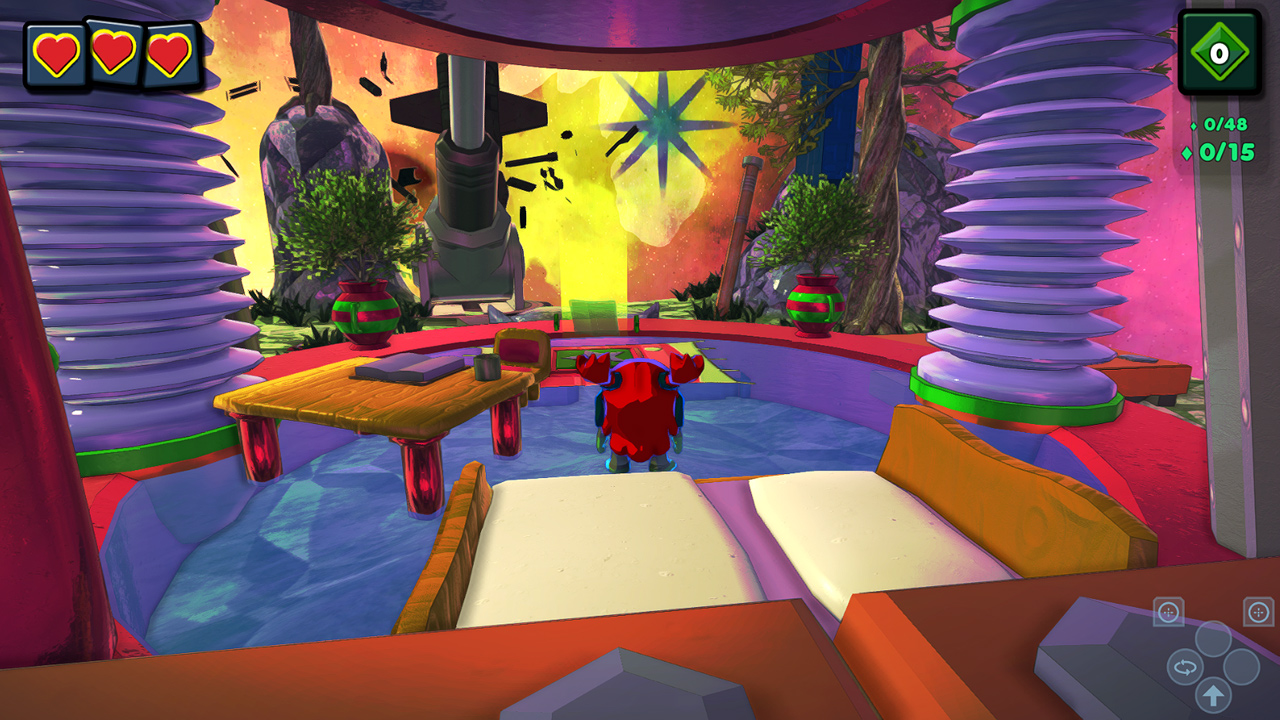This screenshot has width=1280, height=720.
Task: Tap the right camera crosshair icon
Action: click(x=1257, y=612)
